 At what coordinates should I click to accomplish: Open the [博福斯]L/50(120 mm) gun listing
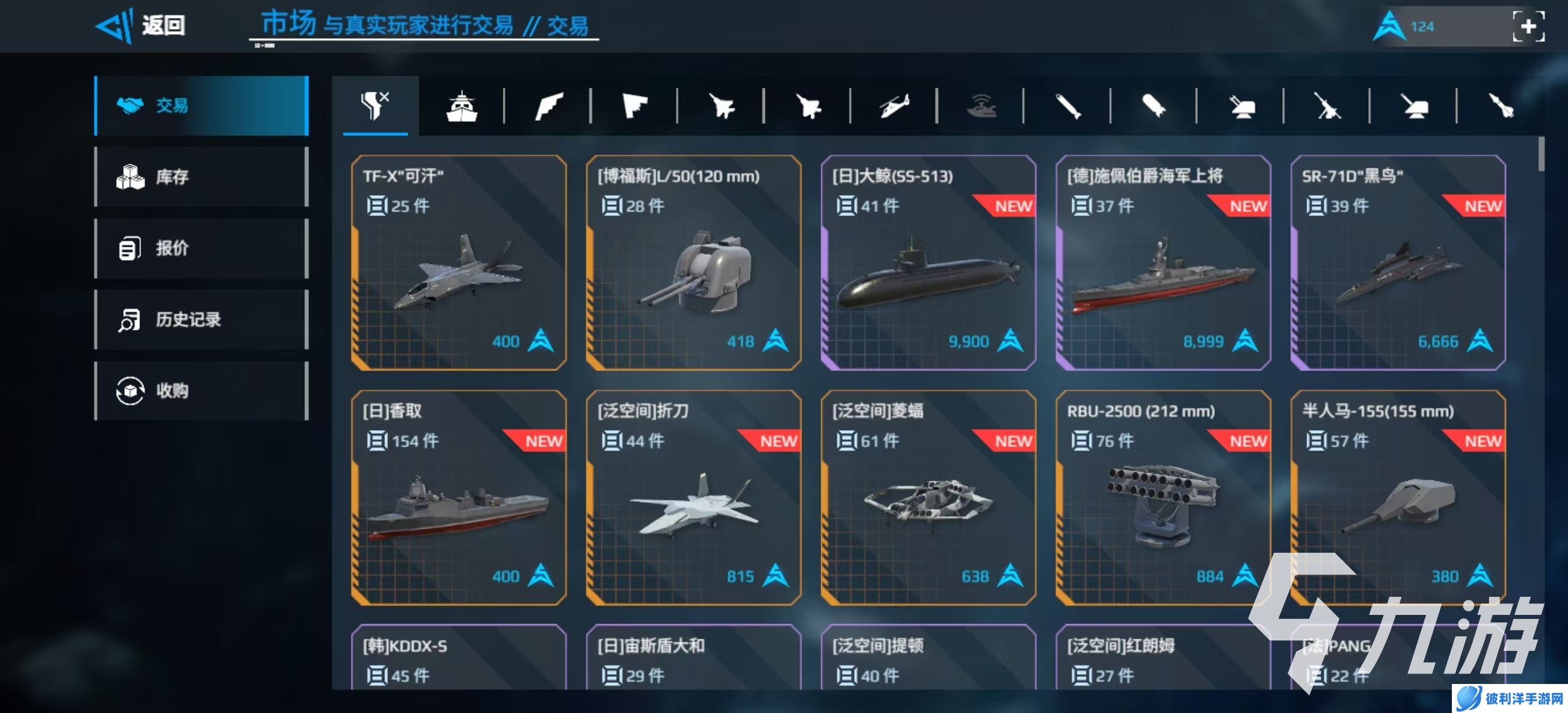click(x=693, y=263)
